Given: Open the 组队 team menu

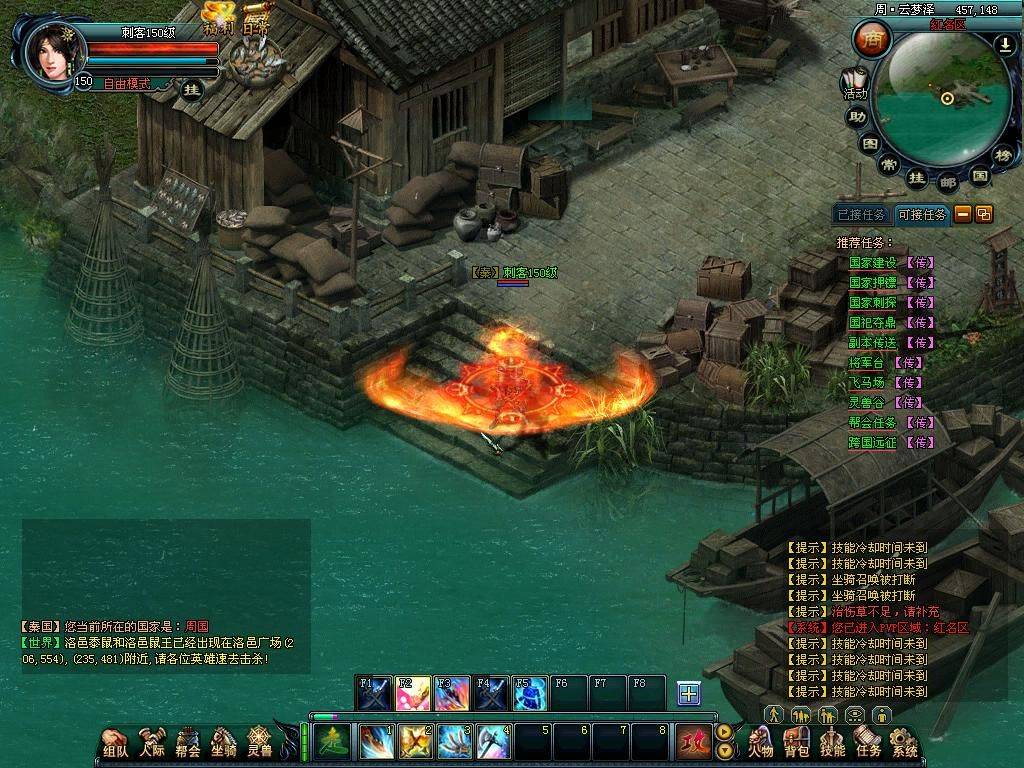Looking at the screenshot, I should tap(115, 743).
